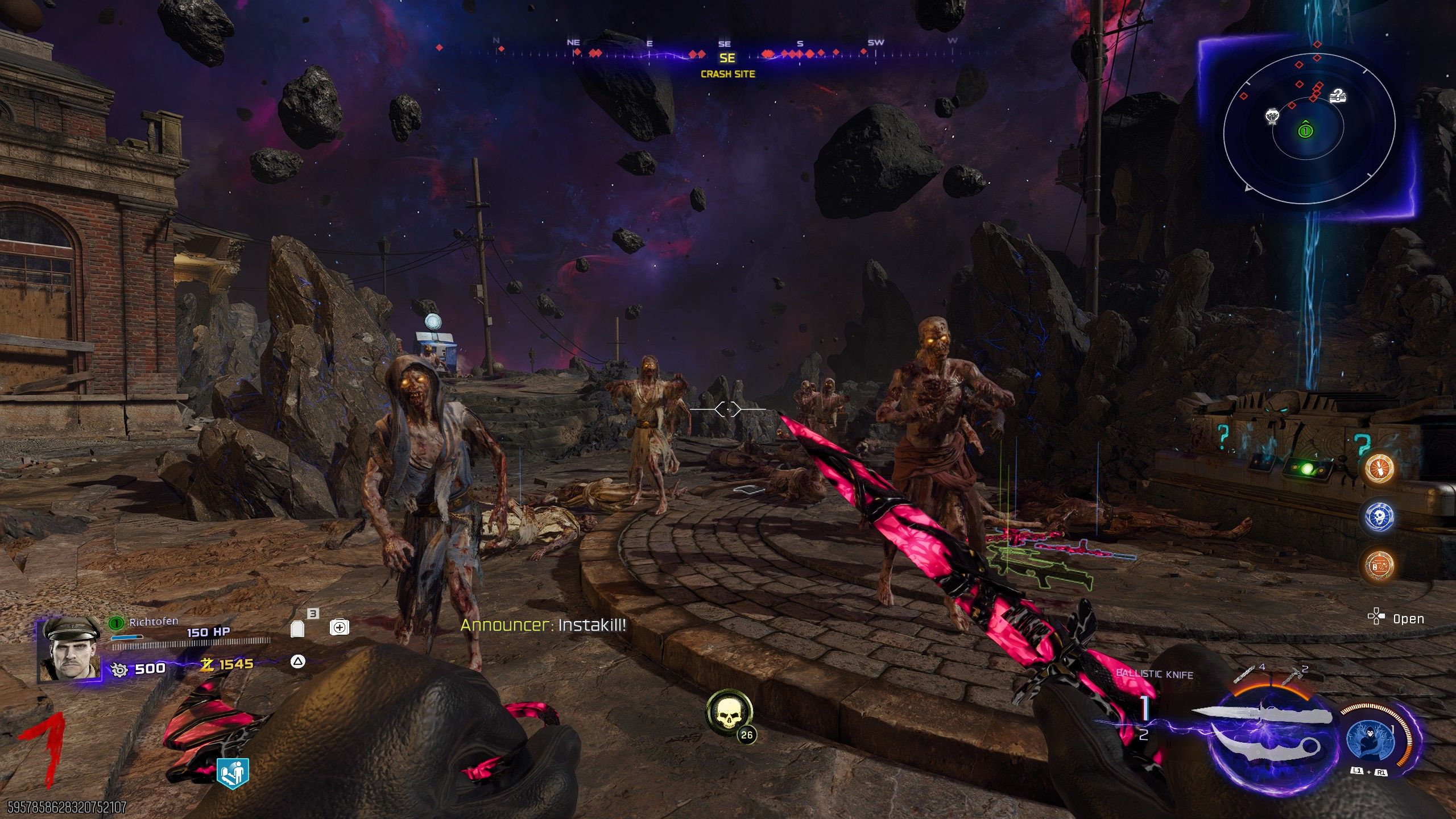Activate the hooded reaper field upgrade
Image resolution: width=1456 pixels, height=819 pixels.
click(x=1370, y=739)
